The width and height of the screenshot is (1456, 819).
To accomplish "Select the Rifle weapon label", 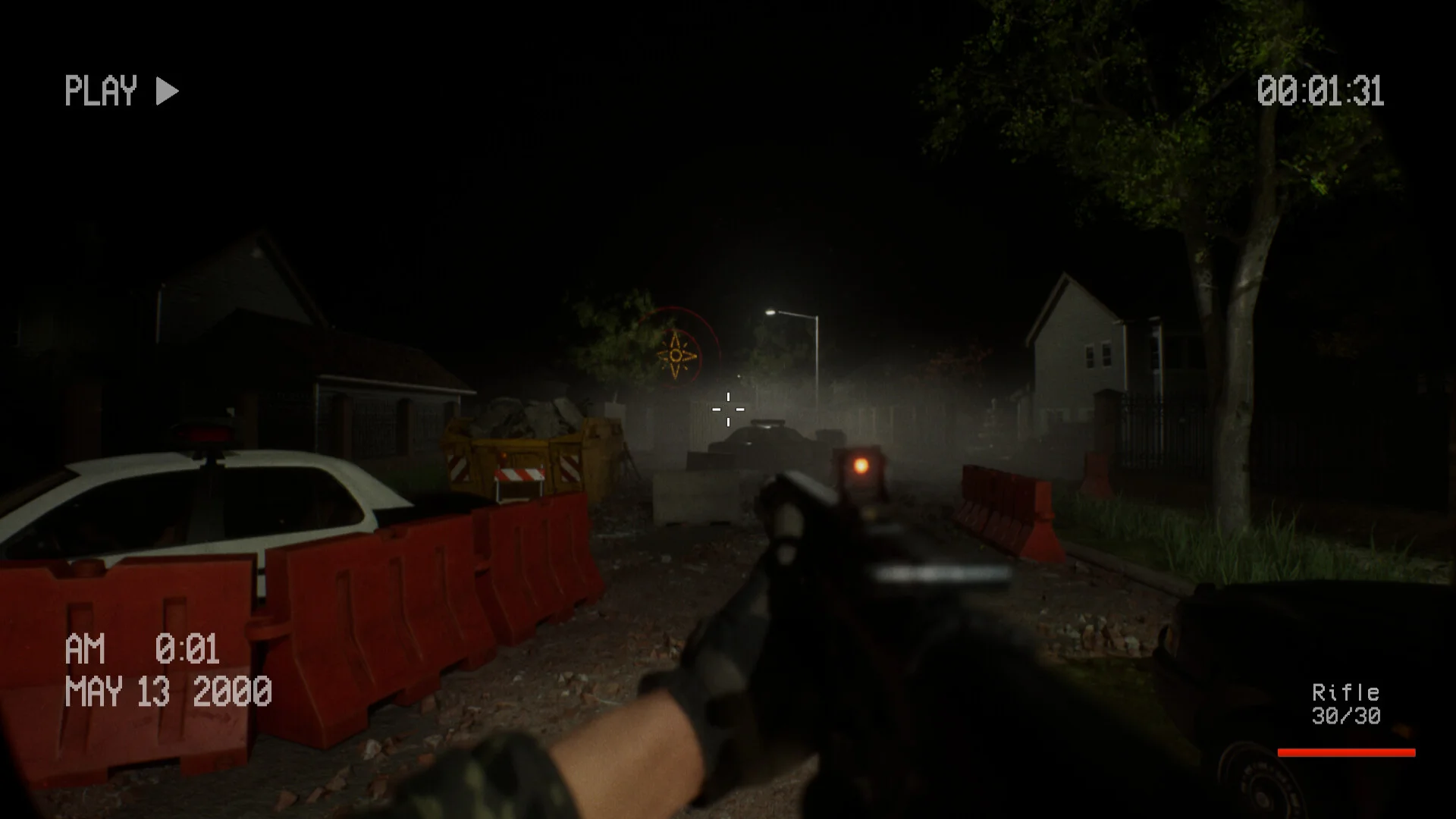I will click(x=1345, y=692).
